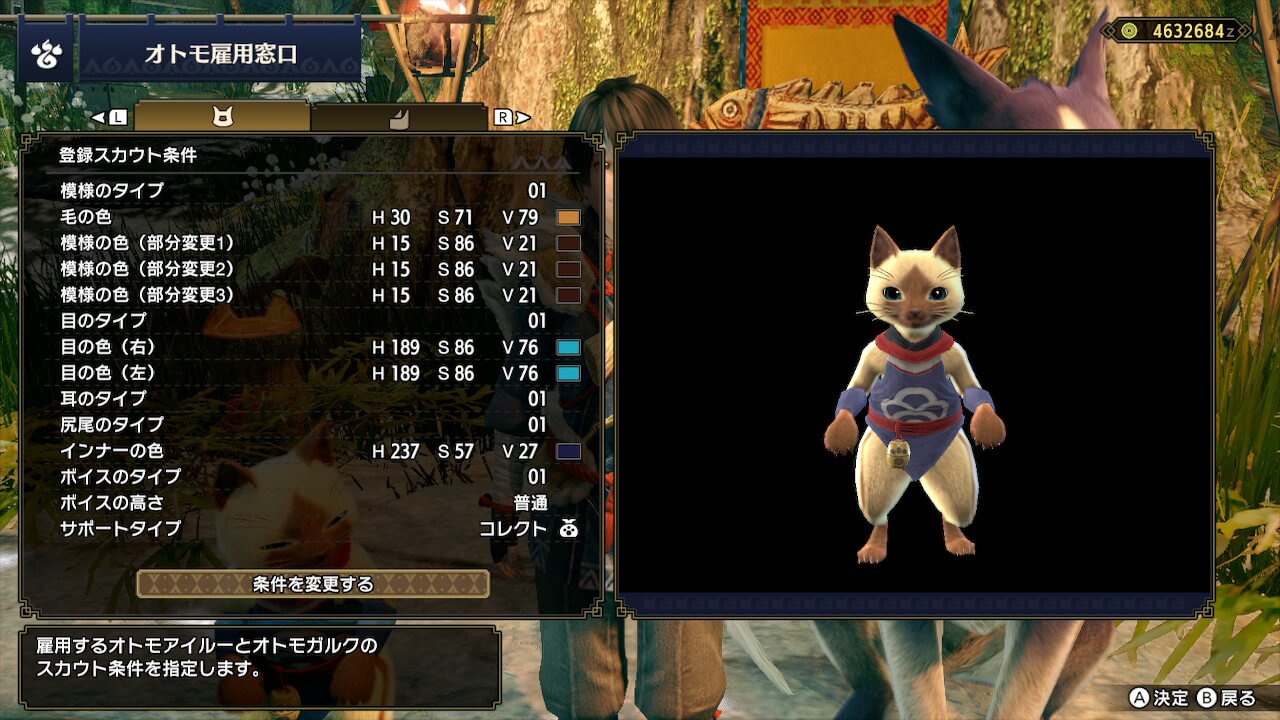The image size is (1280, 720).
Task: Switch to the Palamute dog tab
Action: pos(398,117)
